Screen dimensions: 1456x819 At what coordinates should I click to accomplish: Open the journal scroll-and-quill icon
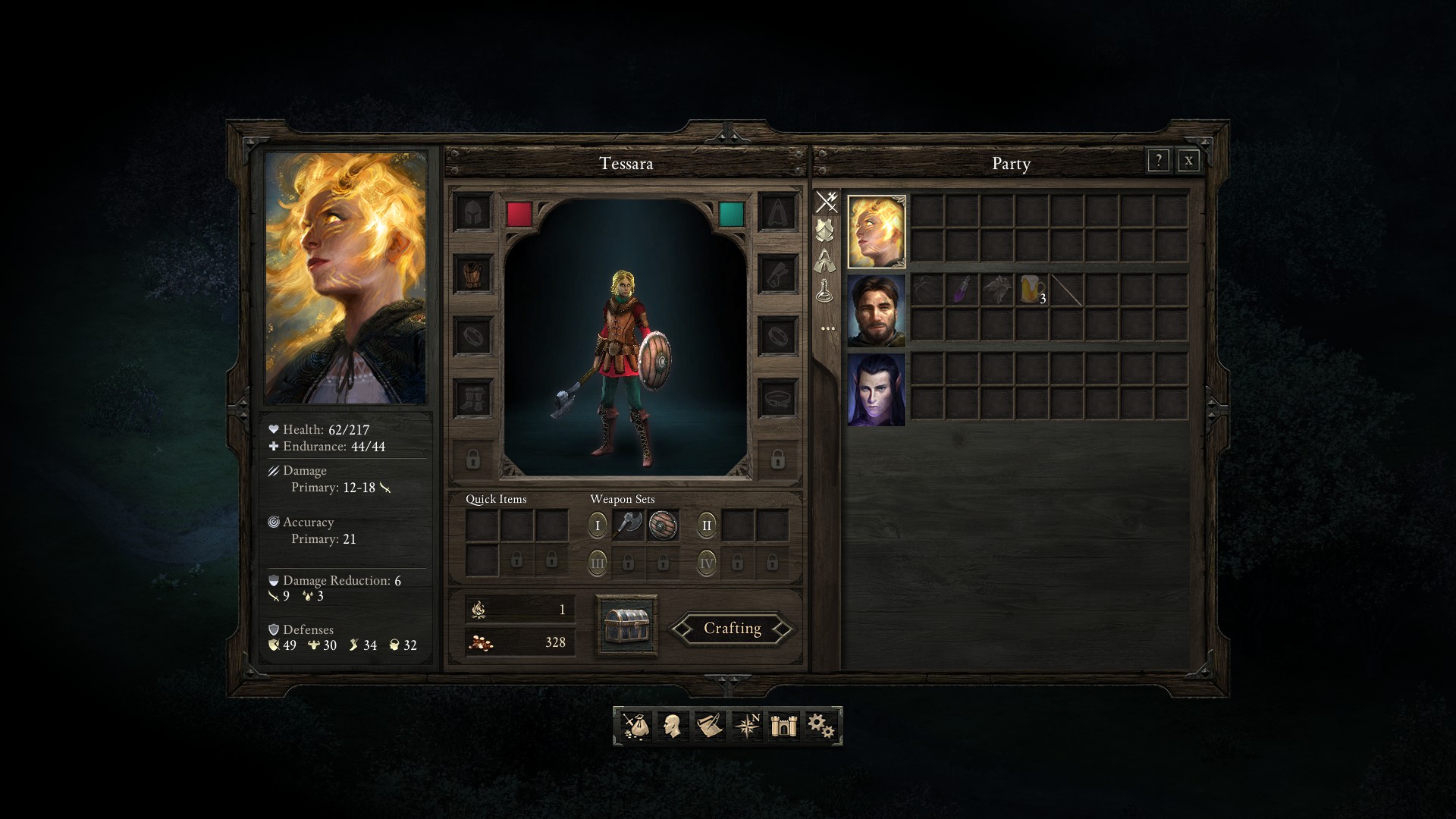(x=709, y=726)
